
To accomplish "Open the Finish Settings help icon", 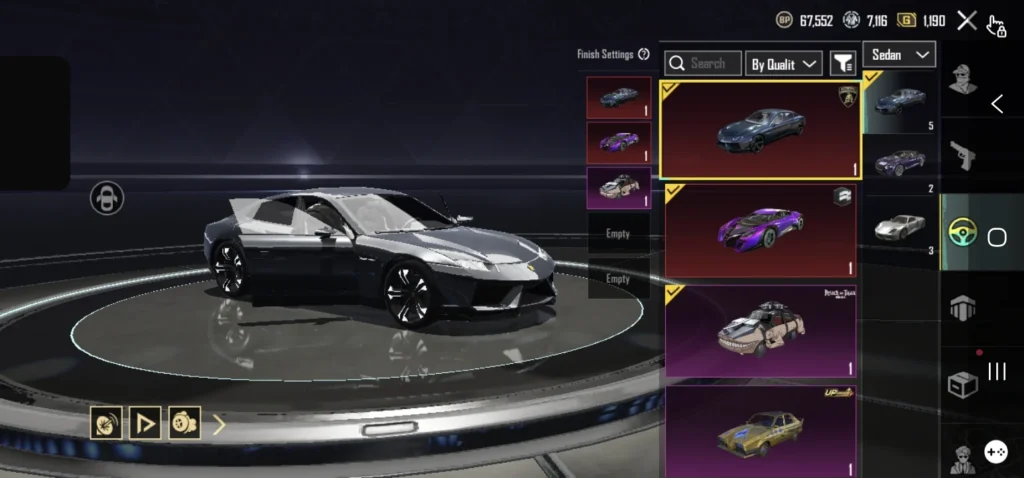I will 644,54.
